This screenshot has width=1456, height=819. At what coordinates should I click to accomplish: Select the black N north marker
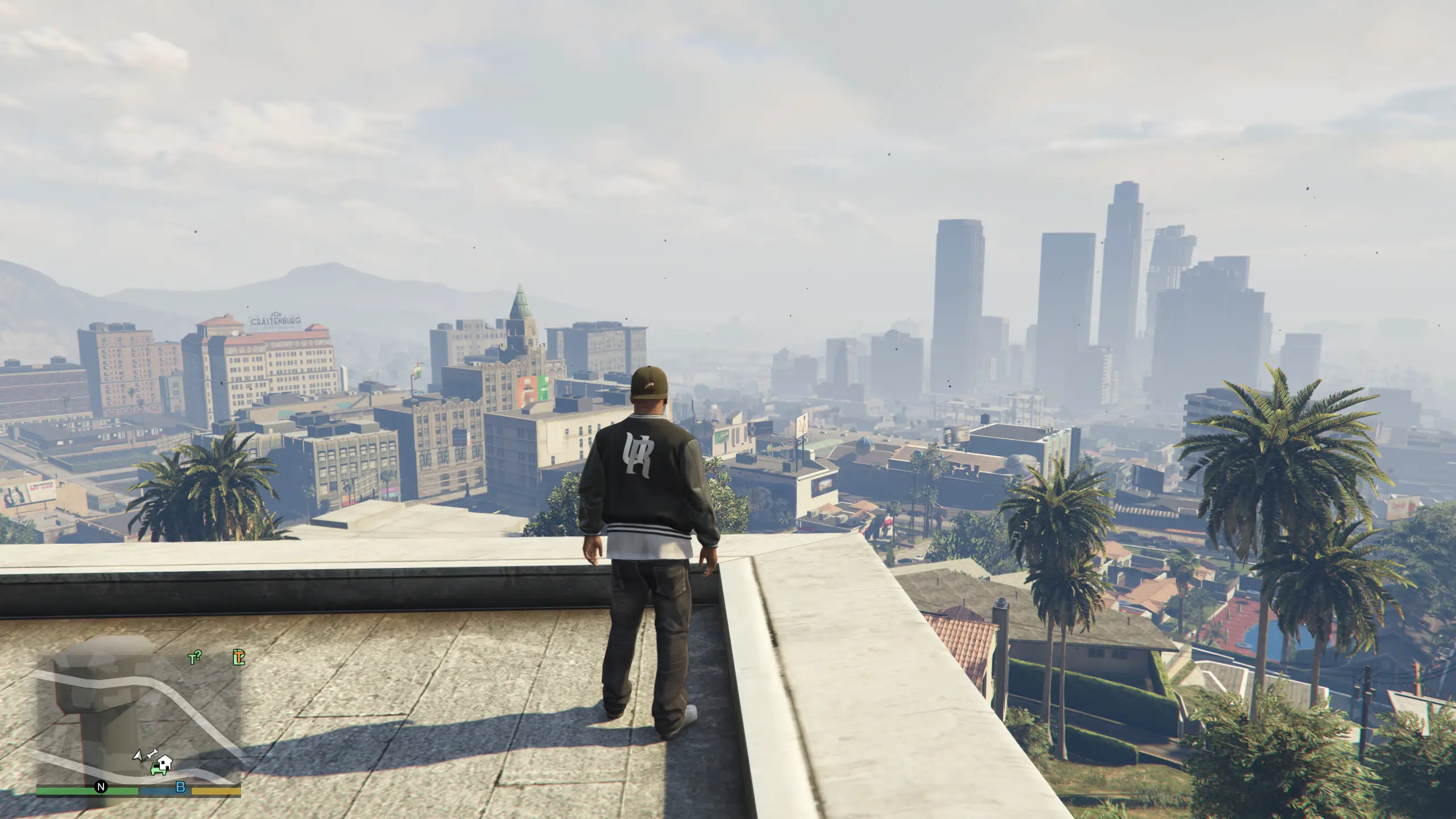tap(101, 787)
